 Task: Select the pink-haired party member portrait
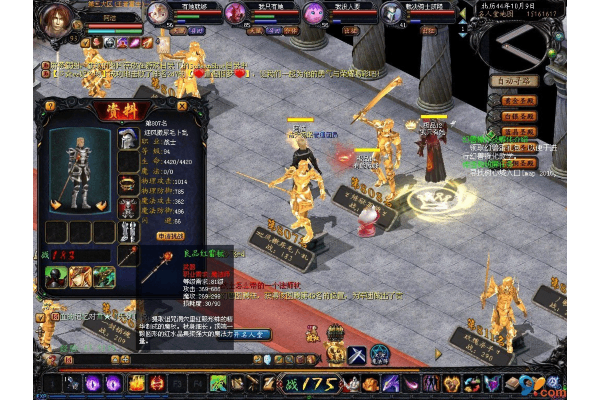235,13
